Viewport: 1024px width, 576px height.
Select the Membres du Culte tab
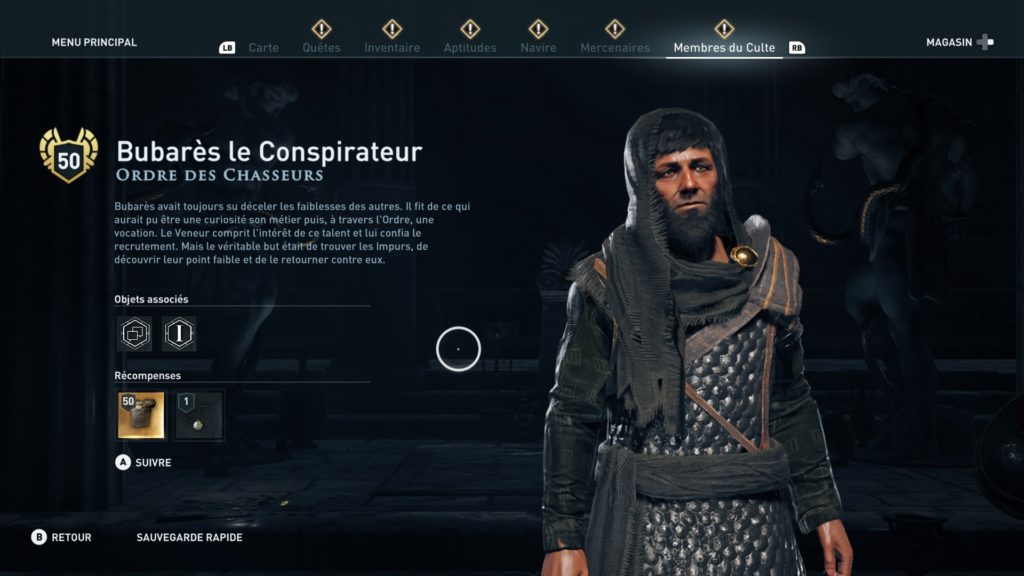click(x=724, y=48)
